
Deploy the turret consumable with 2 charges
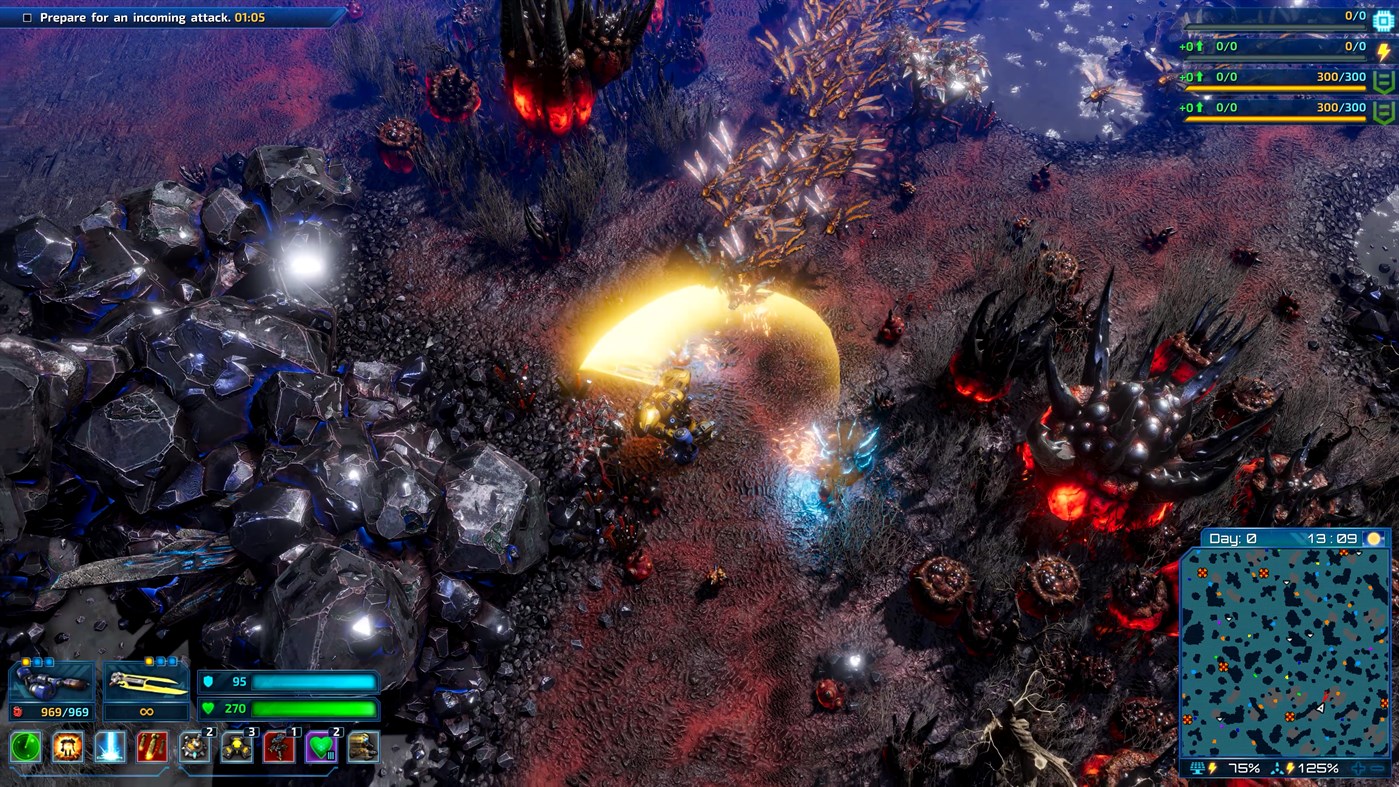click(194, 748)
